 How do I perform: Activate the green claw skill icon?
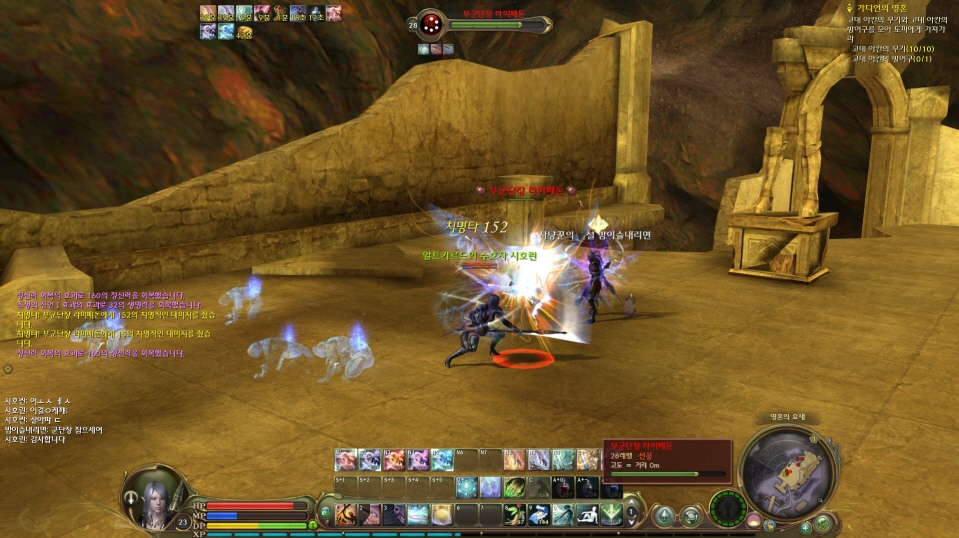click(515, 487)
